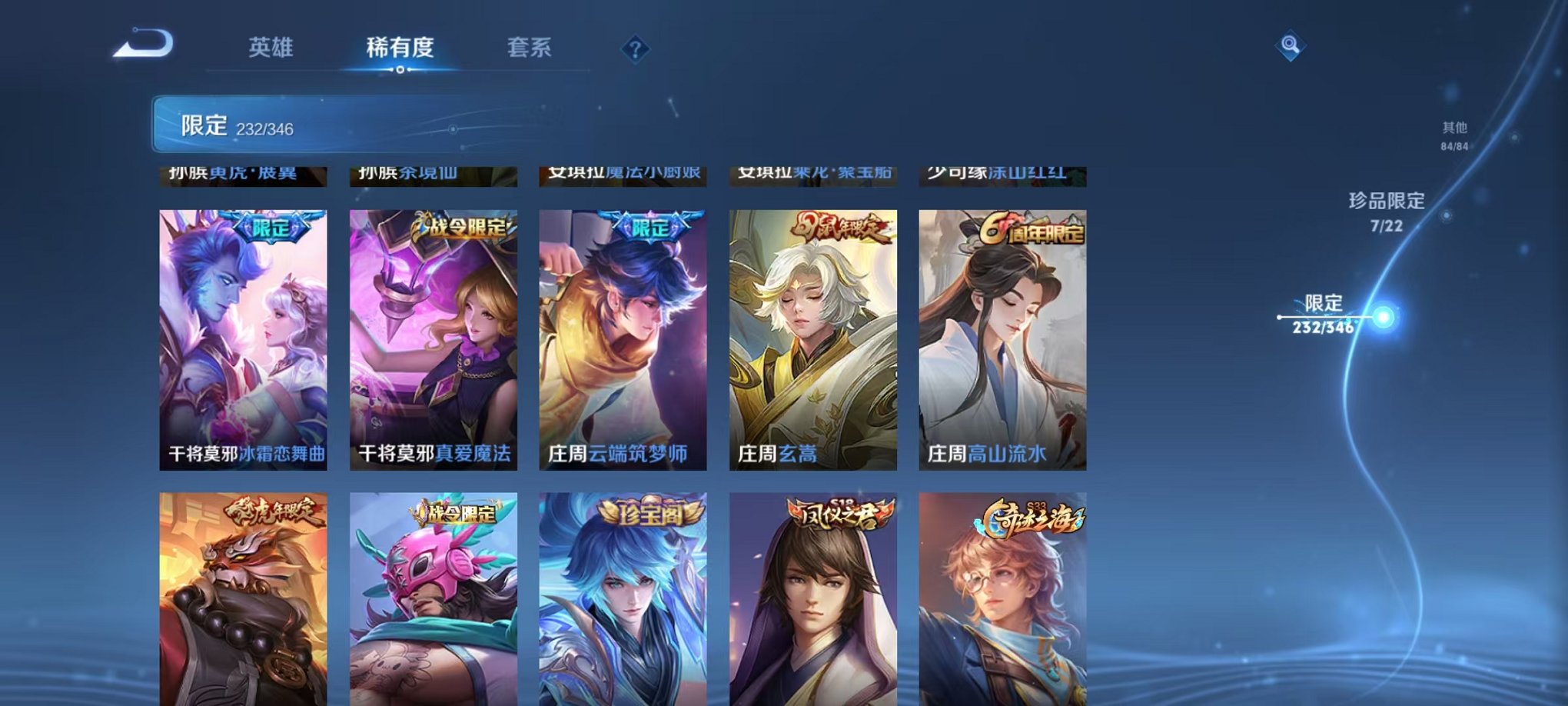The image size is (1568, 706).
Task: Open the 其他 84/84 category on right
Action: point(1453,136)
